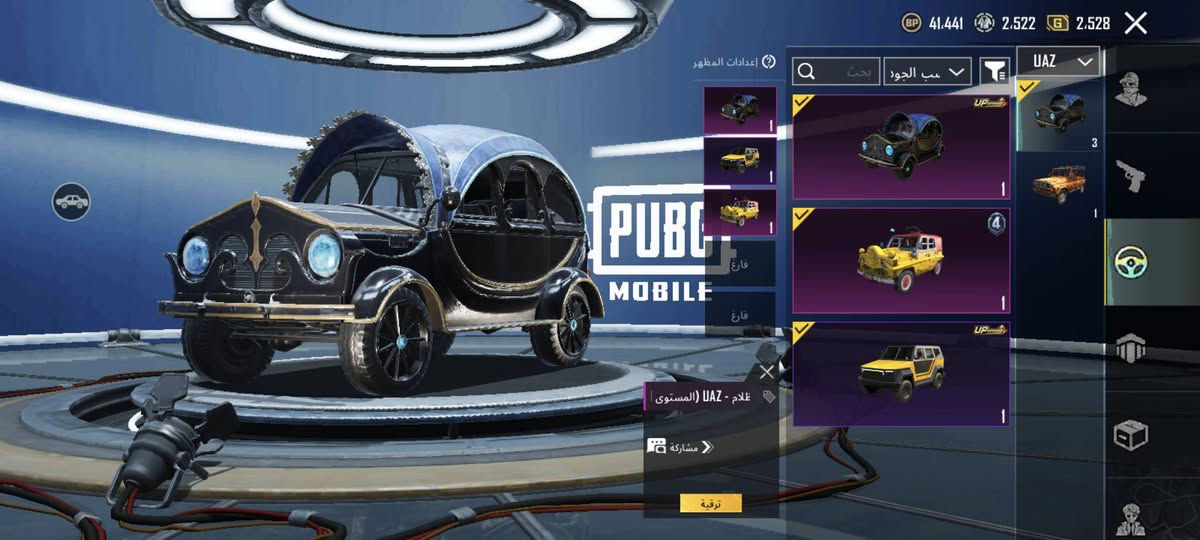Open the backpack gear category
The width and height of the screenshot is (1200, 540).
coord(1131,349)
